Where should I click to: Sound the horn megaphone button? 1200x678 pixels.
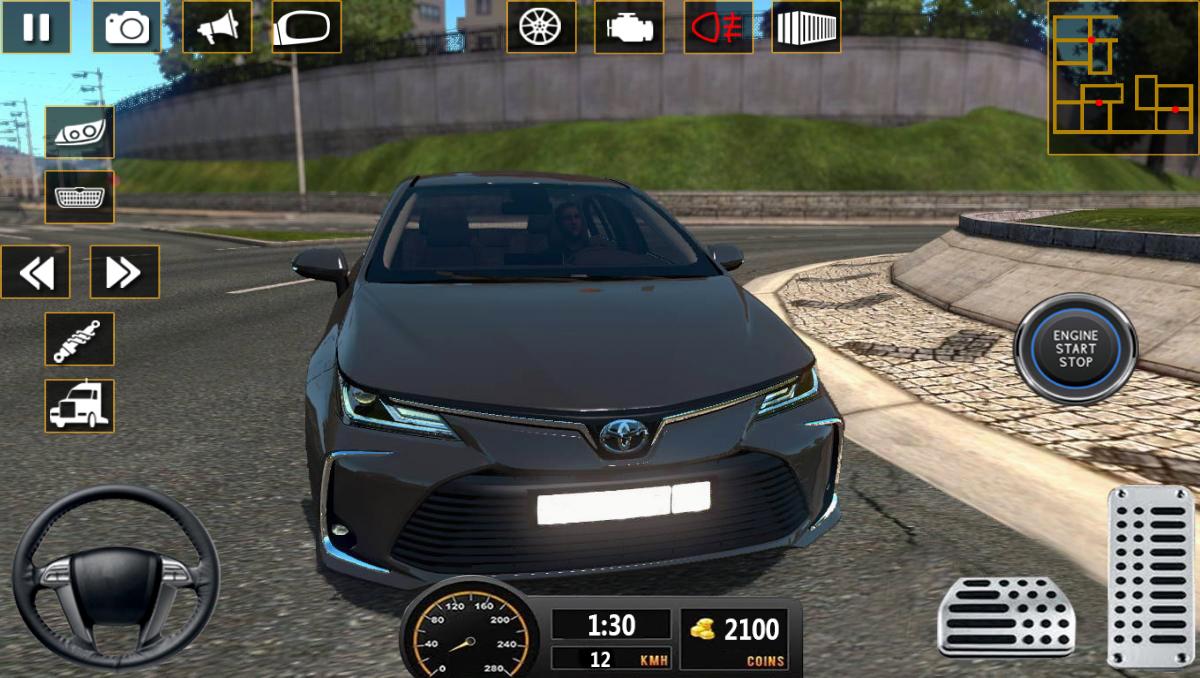pyautogui.click(x=217, y=27)
